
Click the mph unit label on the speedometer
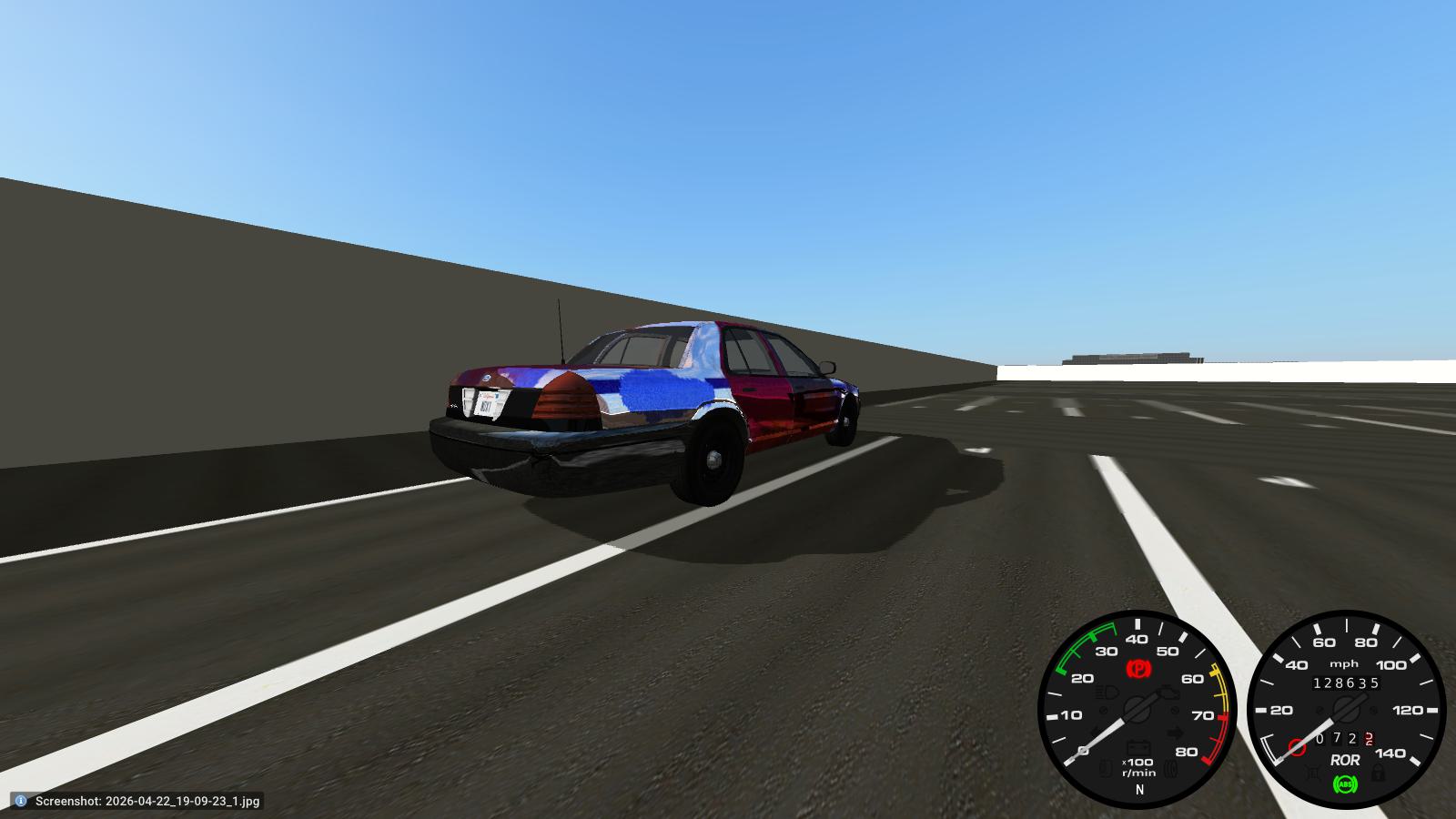[1344, 663]
